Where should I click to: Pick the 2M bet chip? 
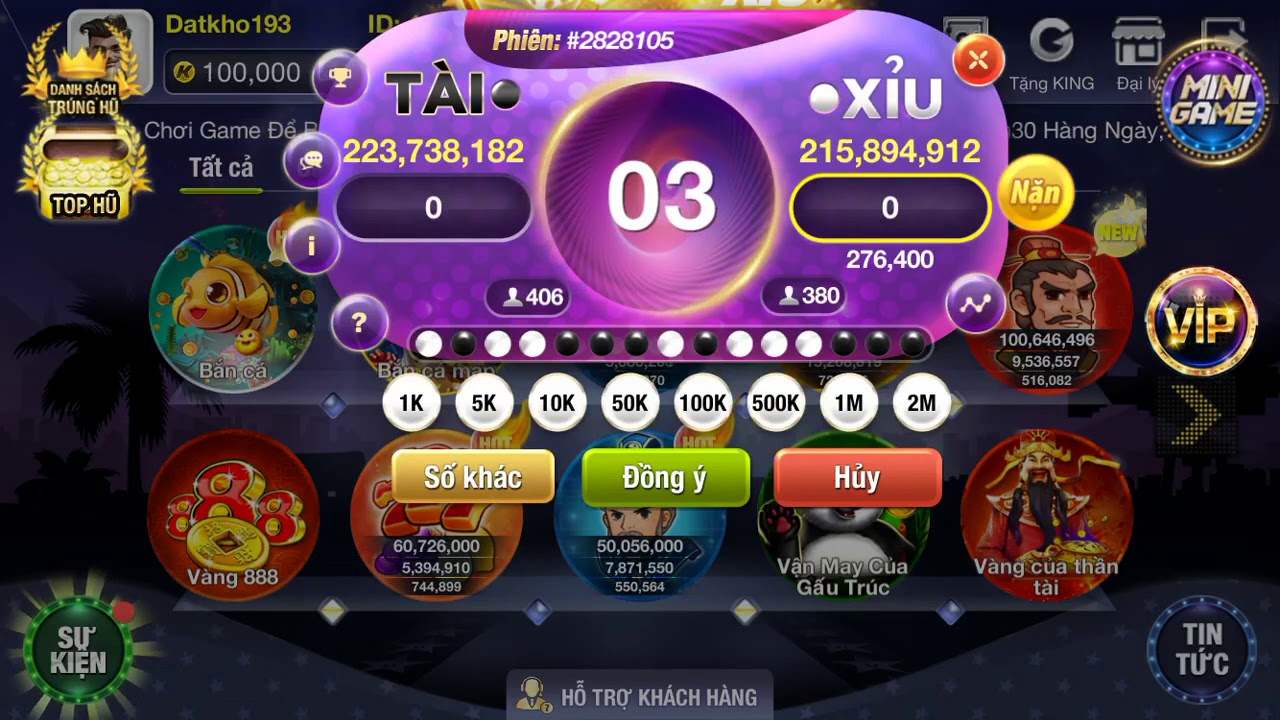point(921,403)
